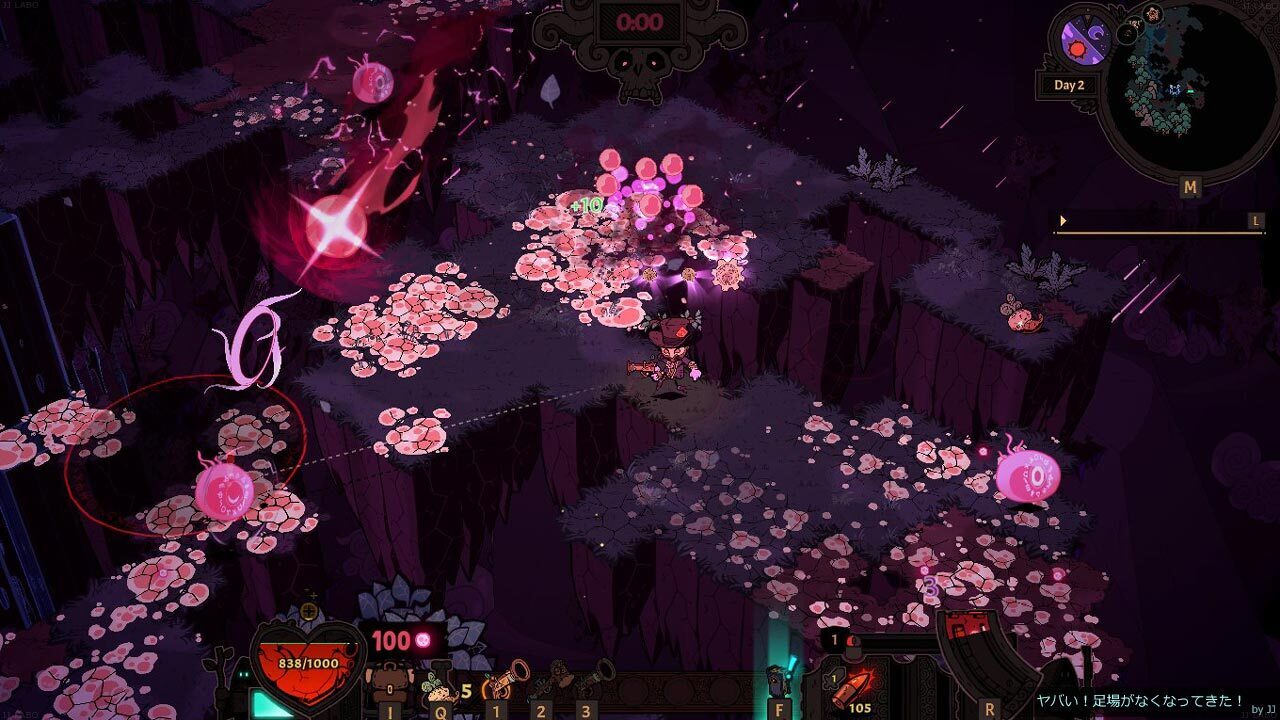Image resolution: width=1280 pixels, height=720 pixels.
Task: Click the day-night cycle dial
Action: click(1085, 44)
